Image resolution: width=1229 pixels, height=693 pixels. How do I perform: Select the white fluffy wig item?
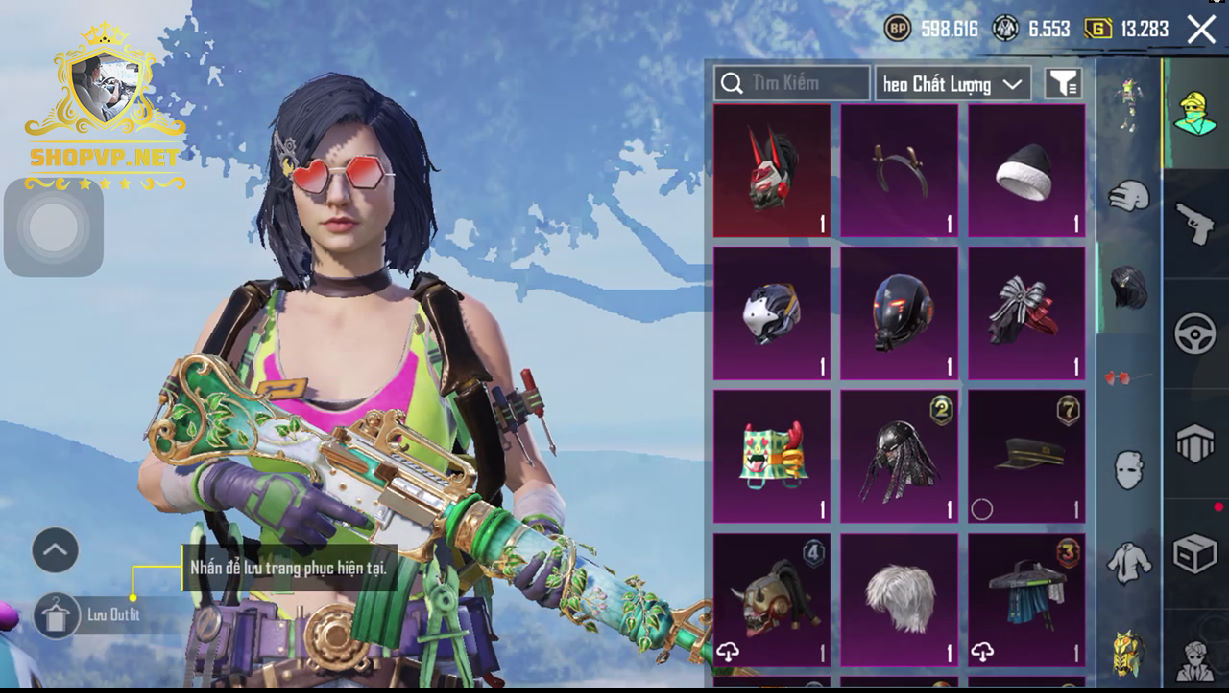point(898,598)
